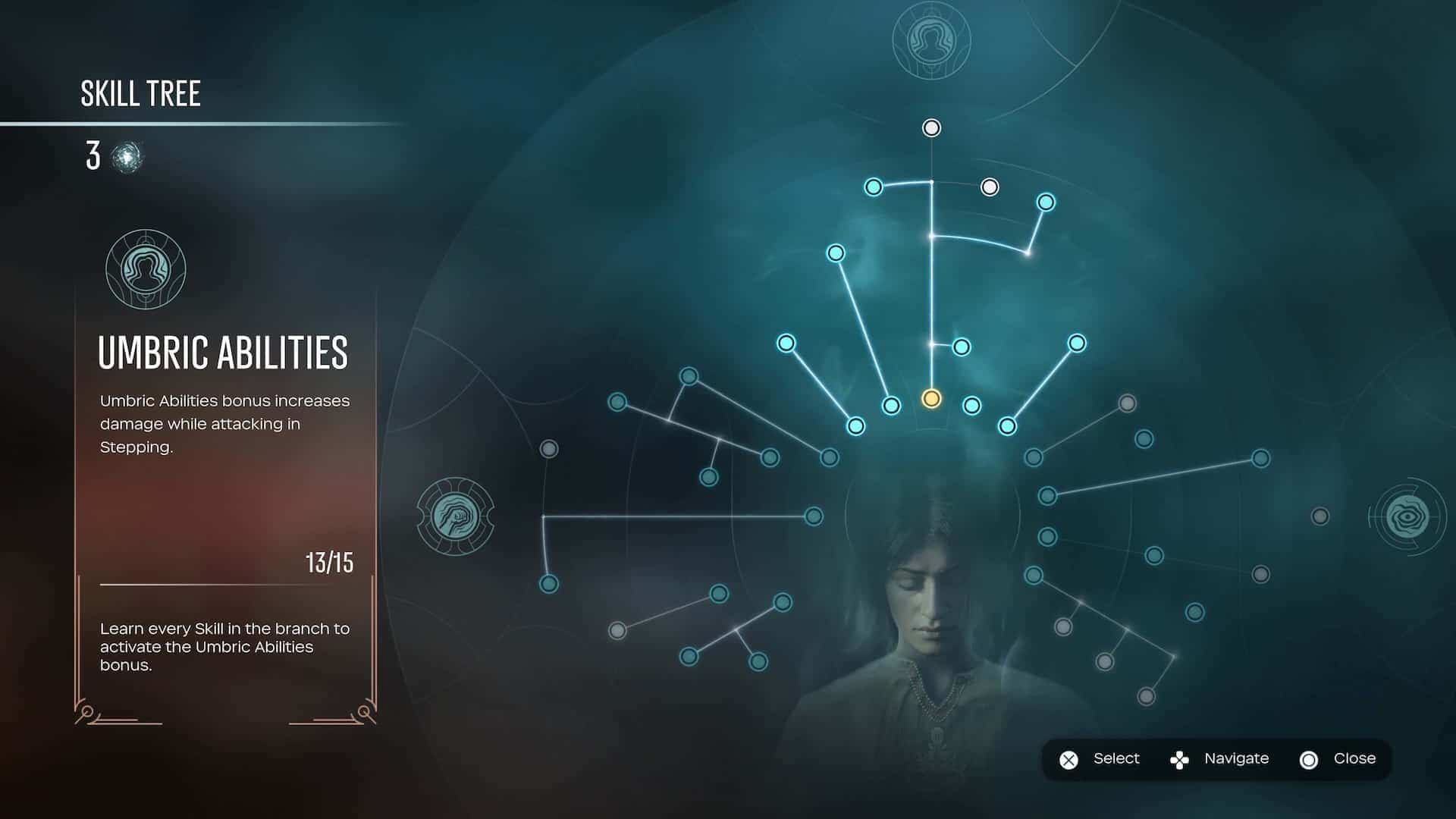Open the fist emblem skill branch
This screenshot has height=819, width=1456.
point(455,516)
